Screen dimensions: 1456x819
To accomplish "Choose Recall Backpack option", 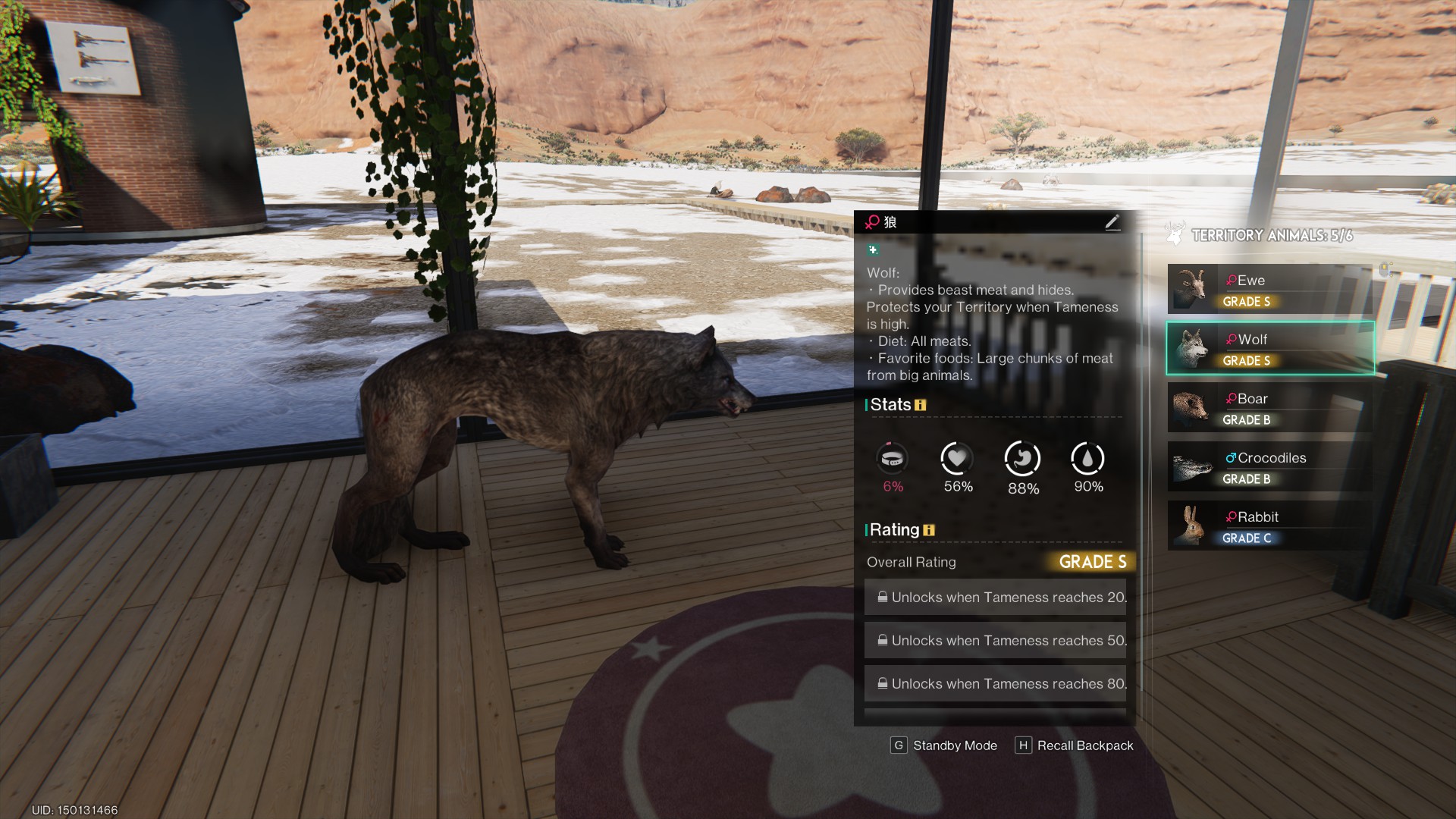I will [x=1075, y=745].
